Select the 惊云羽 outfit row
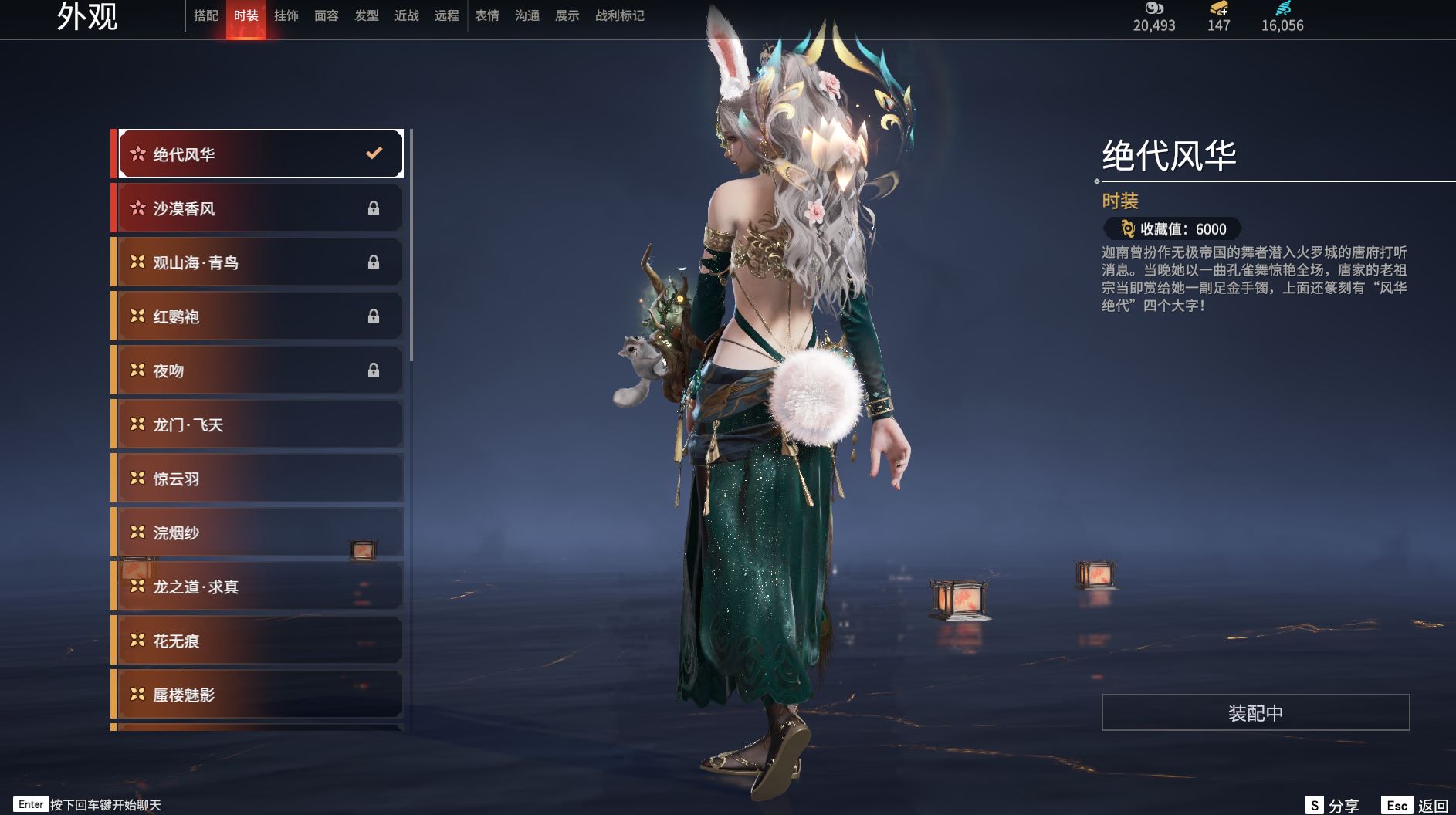Viewport: 1456px width, 815px height. coord(259,479)
